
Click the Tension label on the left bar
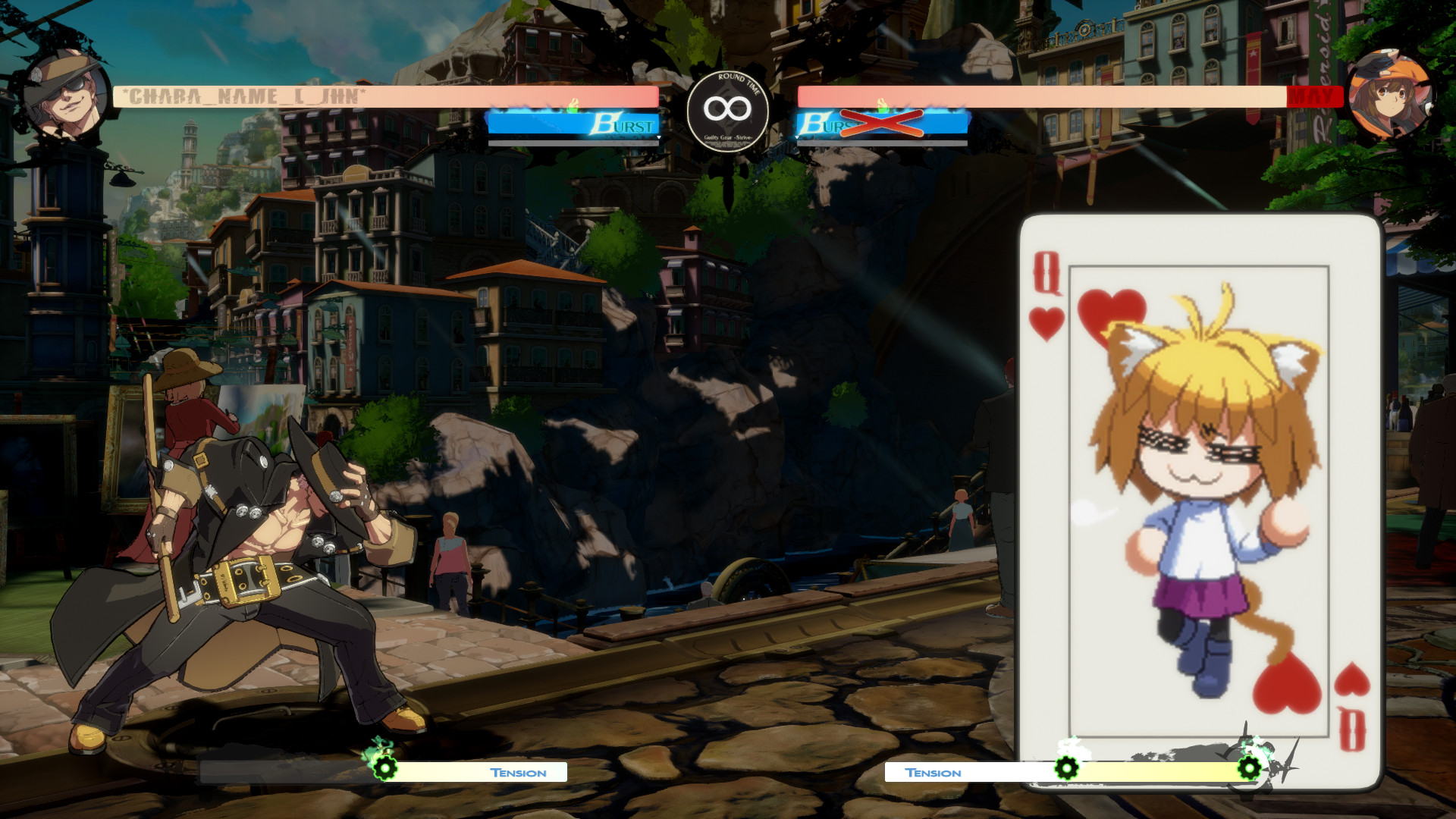pyautogui.click(x=518, y=773)
